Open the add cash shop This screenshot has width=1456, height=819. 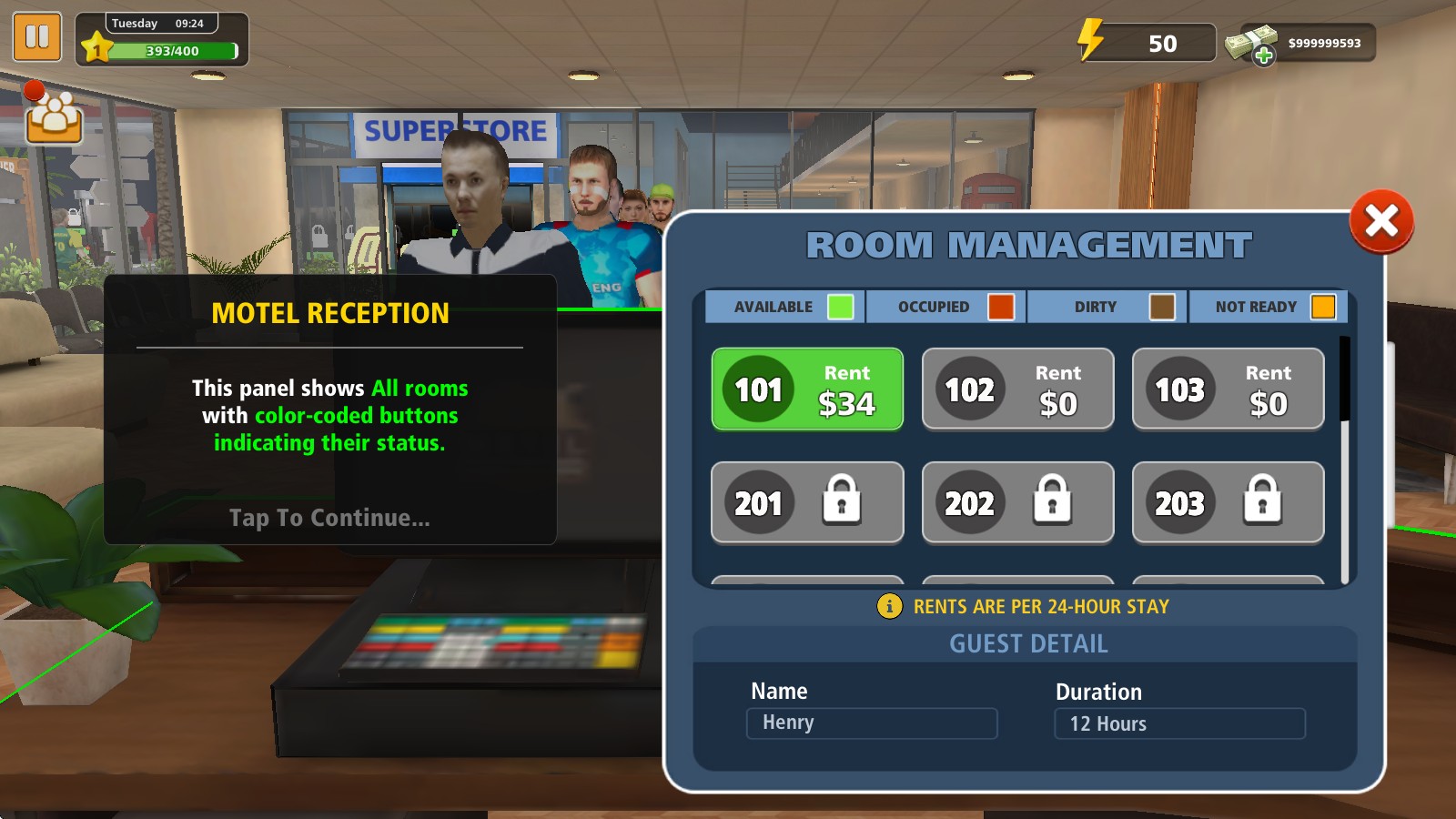click(1263, 56)
